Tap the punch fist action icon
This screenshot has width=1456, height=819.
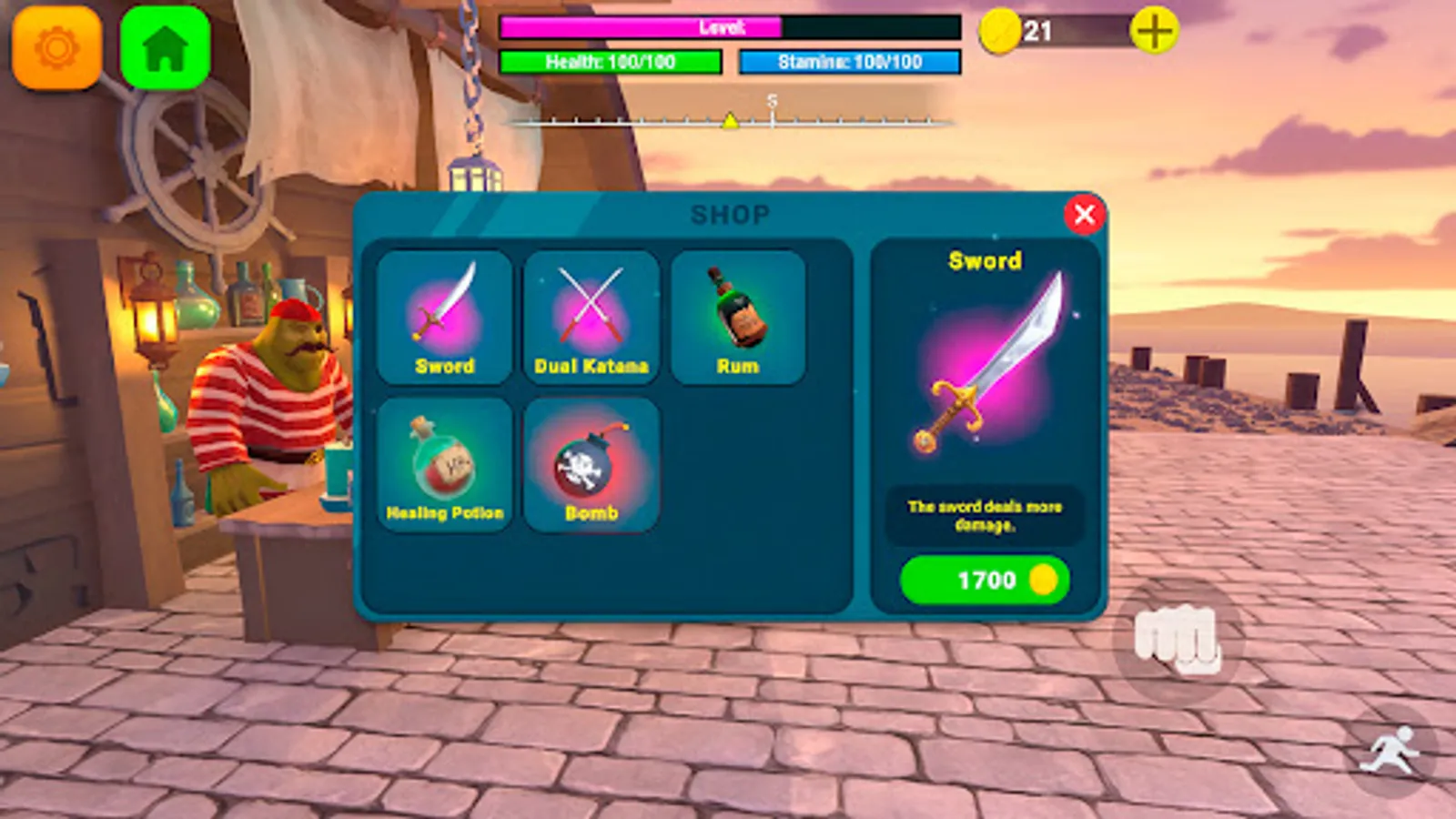[1175, 641]
